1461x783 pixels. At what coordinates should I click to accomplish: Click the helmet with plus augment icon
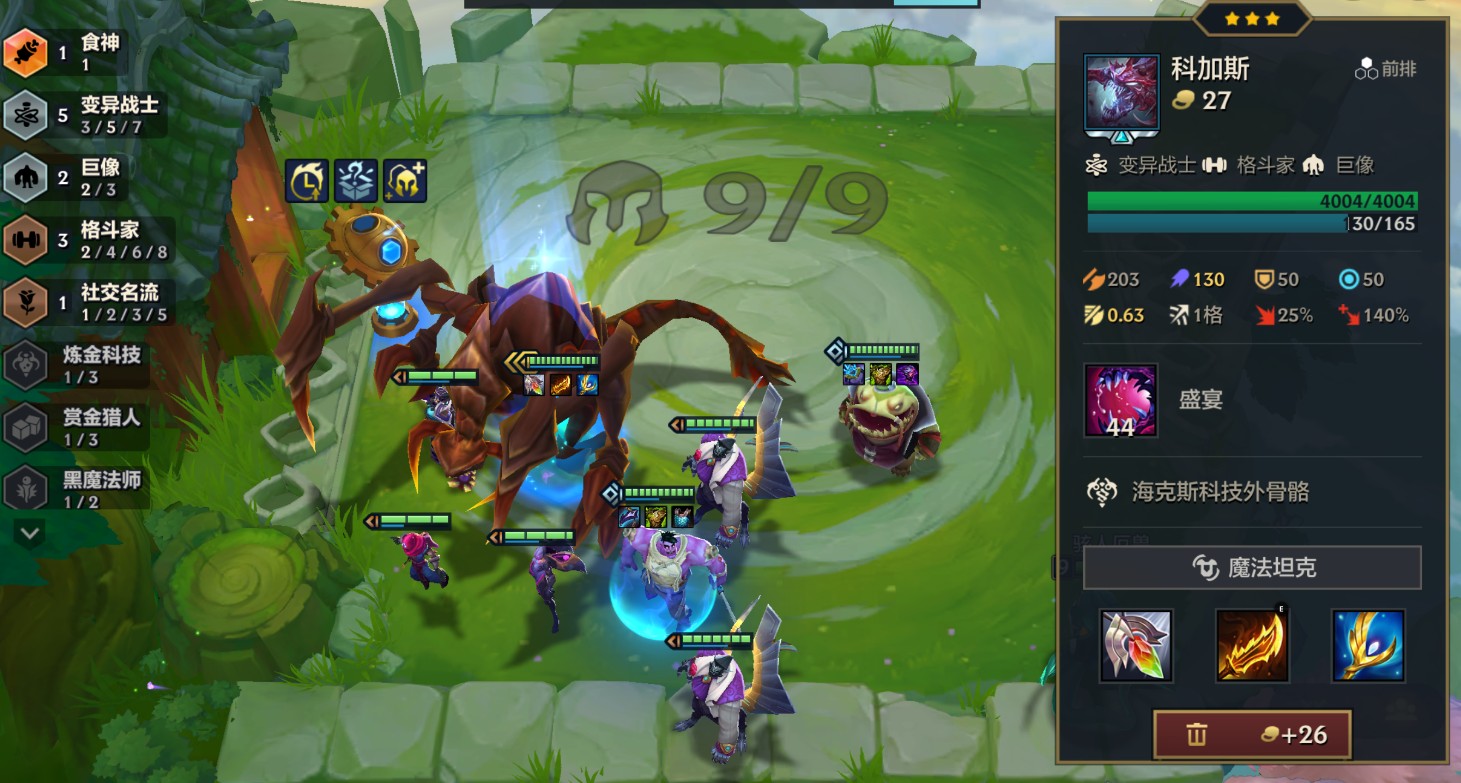coord(405,181)
